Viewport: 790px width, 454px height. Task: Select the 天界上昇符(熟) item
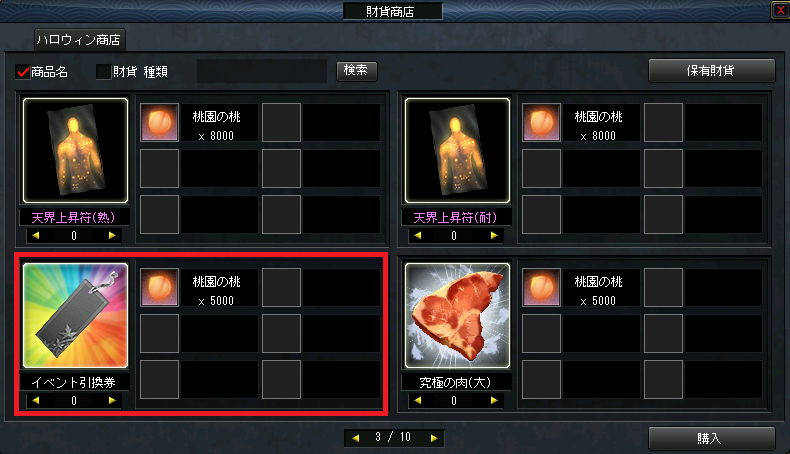tap(75, 151)
